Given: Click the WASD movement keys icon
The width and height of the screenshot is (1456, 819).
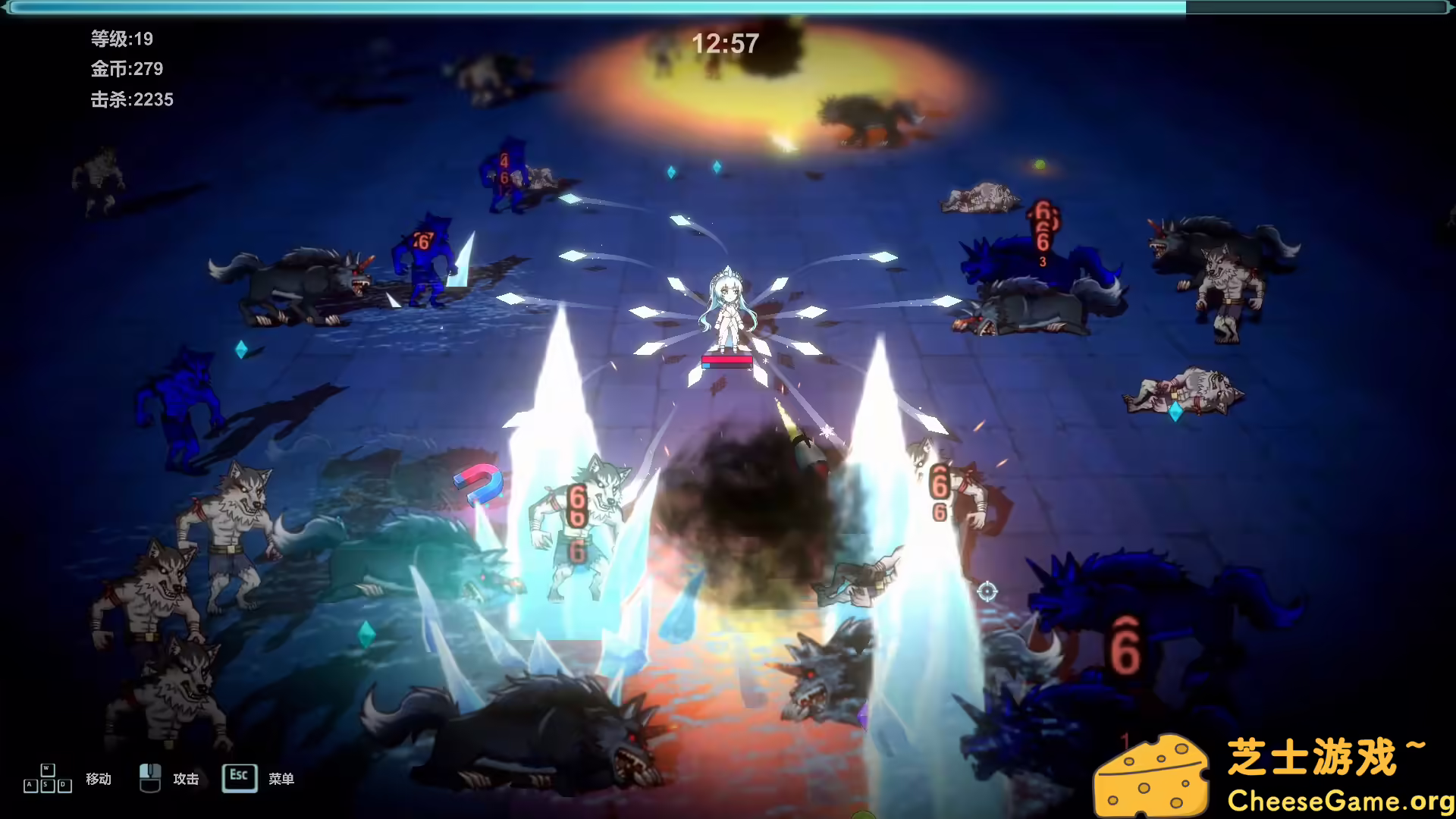Looking at the screenshot, I should pyautogui.click(x=47, y=777).
